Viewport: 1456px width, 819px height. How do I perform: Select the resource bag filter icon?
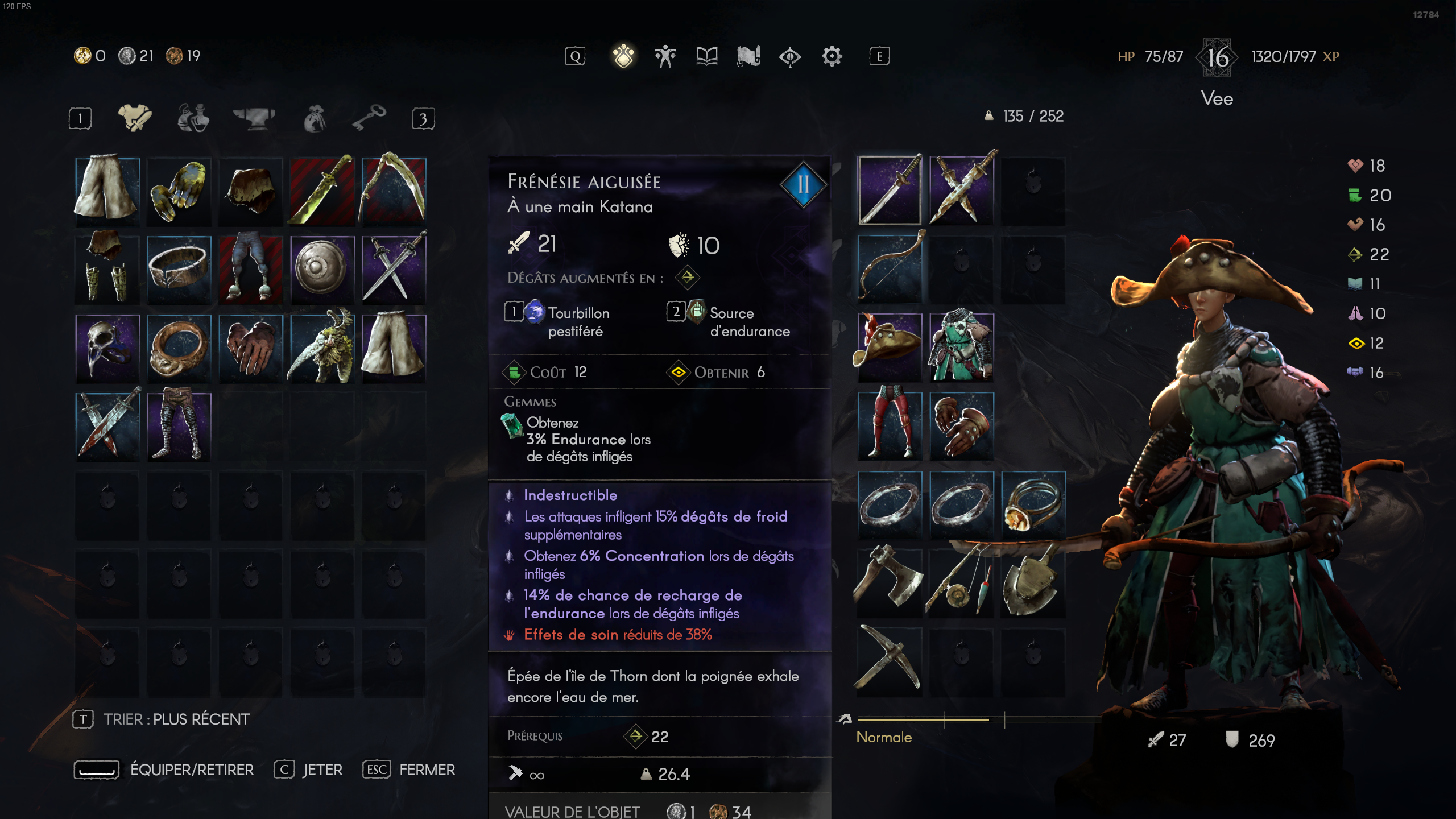pyautogui.click(x=314, y=119)
